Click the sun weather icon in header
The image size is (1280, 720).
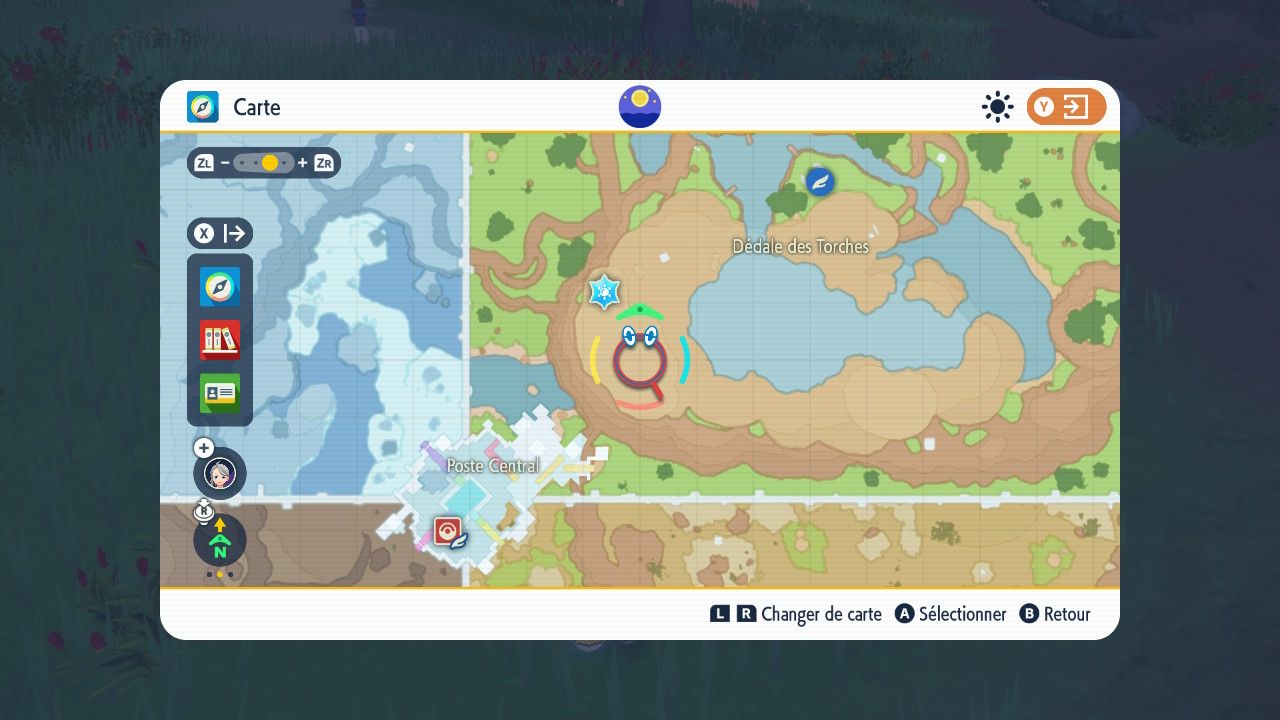pyautogui.click(x=997, y=107)
